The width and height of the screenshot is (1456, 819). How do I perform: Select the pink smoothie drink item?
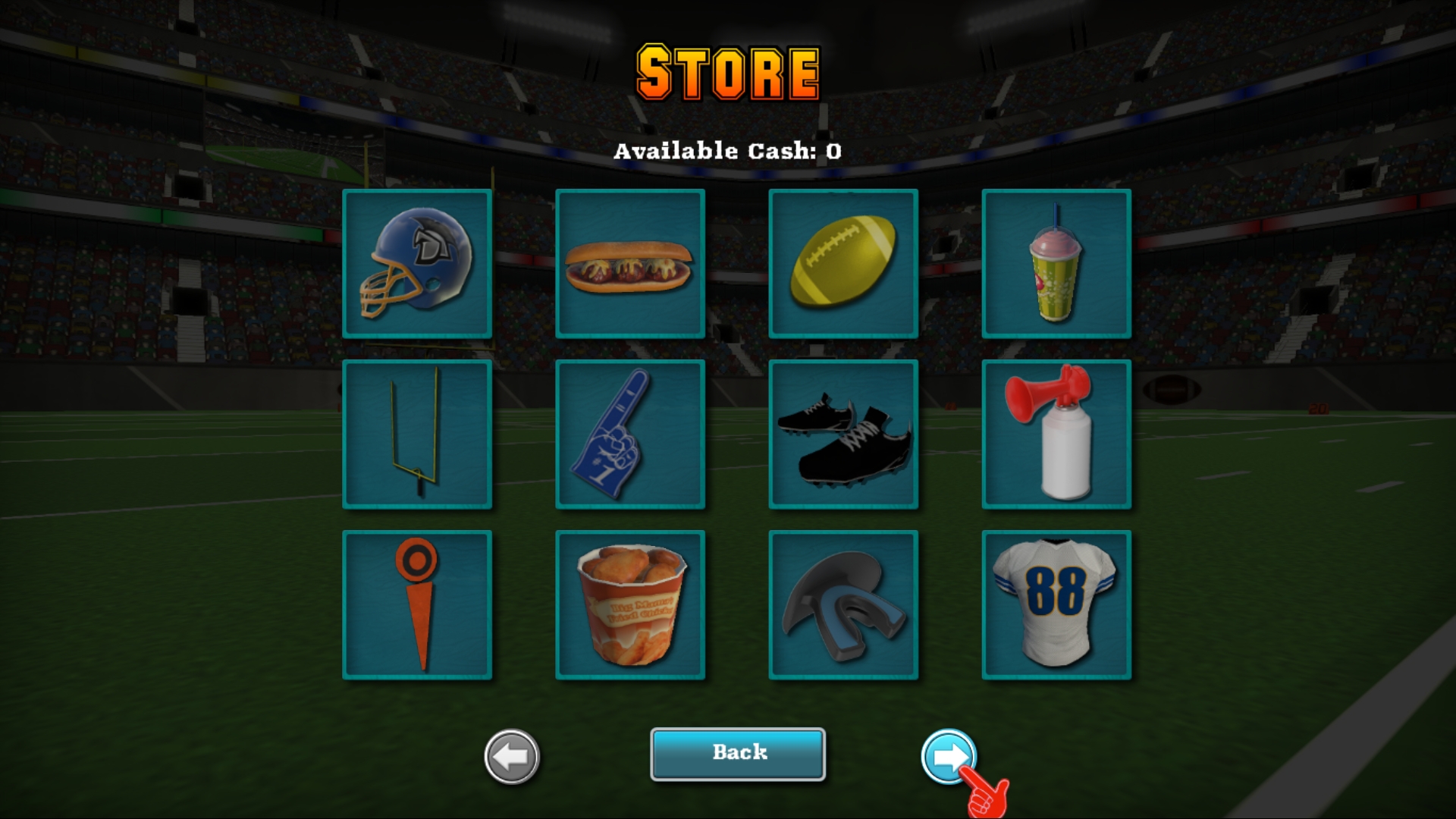pos(1056,264)
